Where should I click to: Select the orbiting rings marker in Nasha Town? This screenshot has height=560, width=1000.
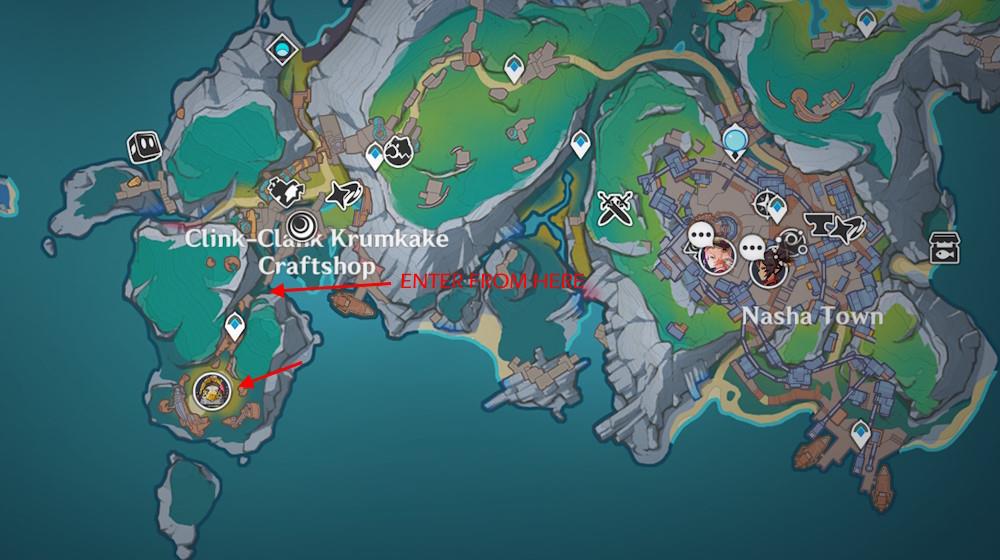[x=792, y=243]
